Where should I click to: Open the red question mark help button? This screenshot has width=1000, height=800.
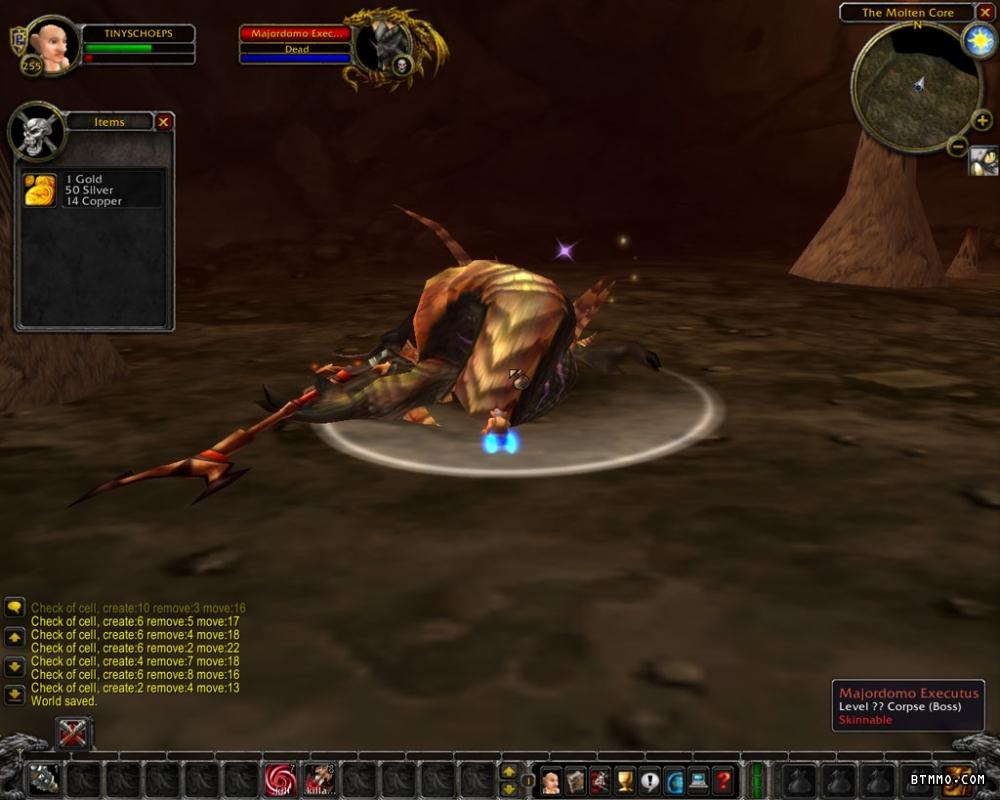point(723,780)
